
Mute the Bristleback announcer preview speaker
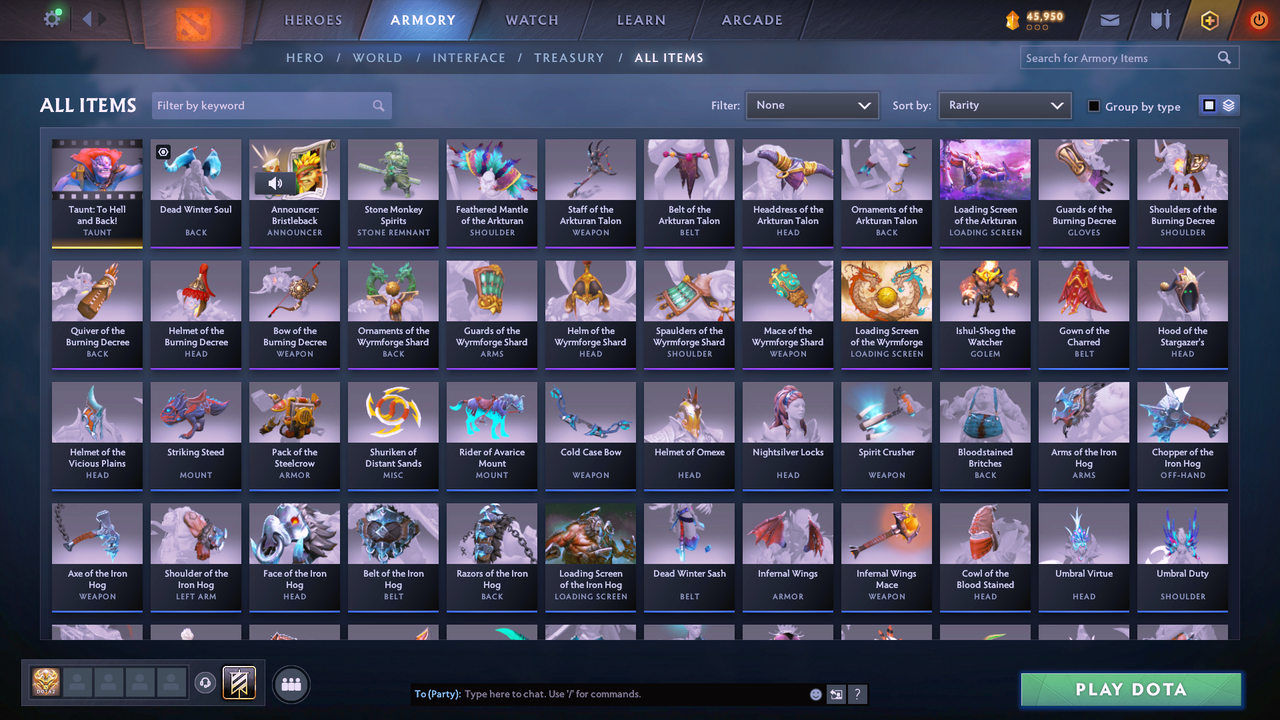coord(274,184)
